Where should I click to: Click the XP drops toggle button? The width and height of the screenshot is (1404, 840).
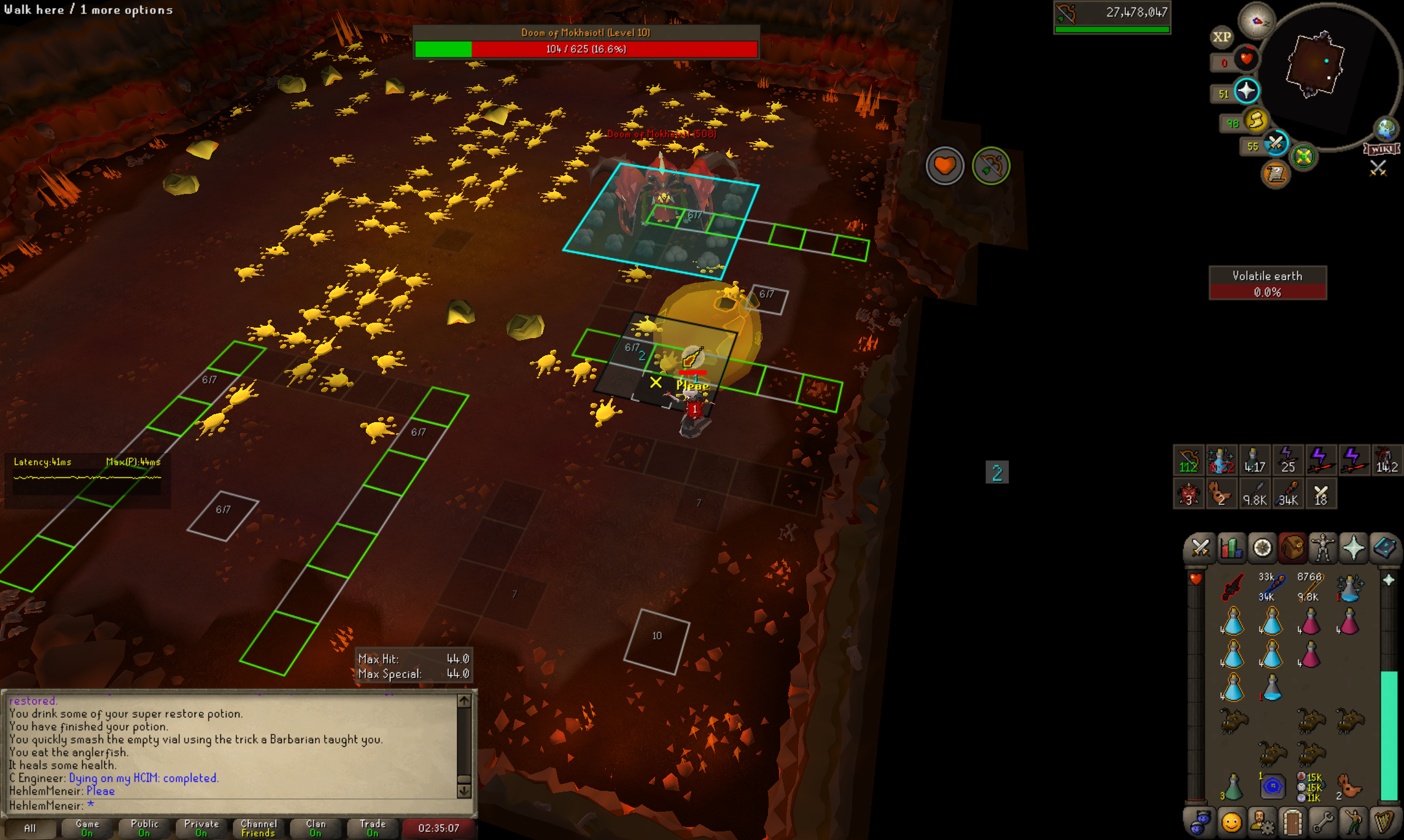1222,37
